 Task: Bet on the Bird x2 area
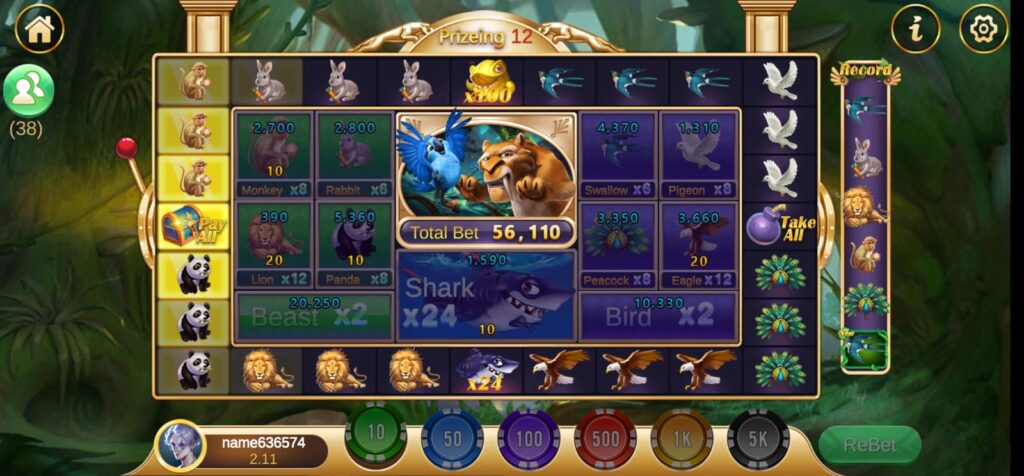[657, 316]
